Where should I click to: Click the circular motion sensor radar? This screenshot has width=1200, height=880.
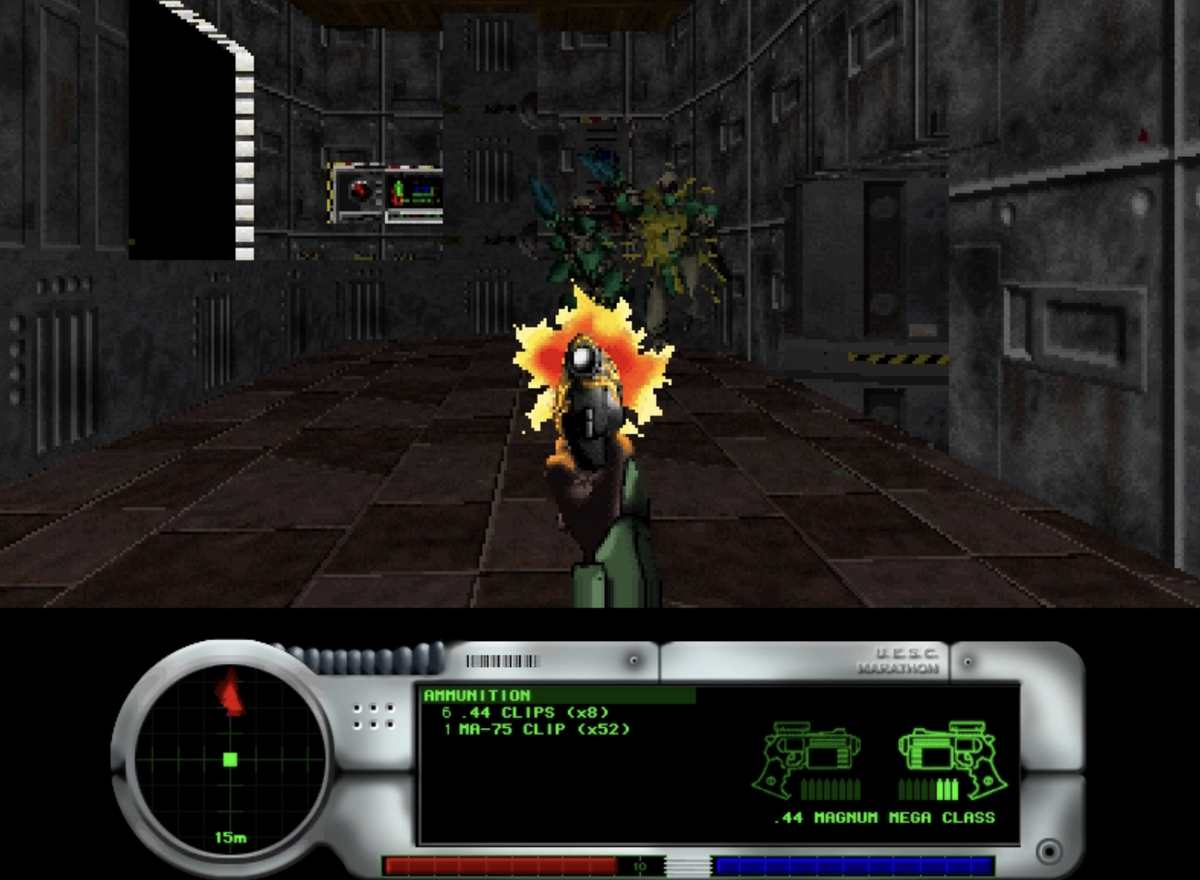tap(230, 758)
